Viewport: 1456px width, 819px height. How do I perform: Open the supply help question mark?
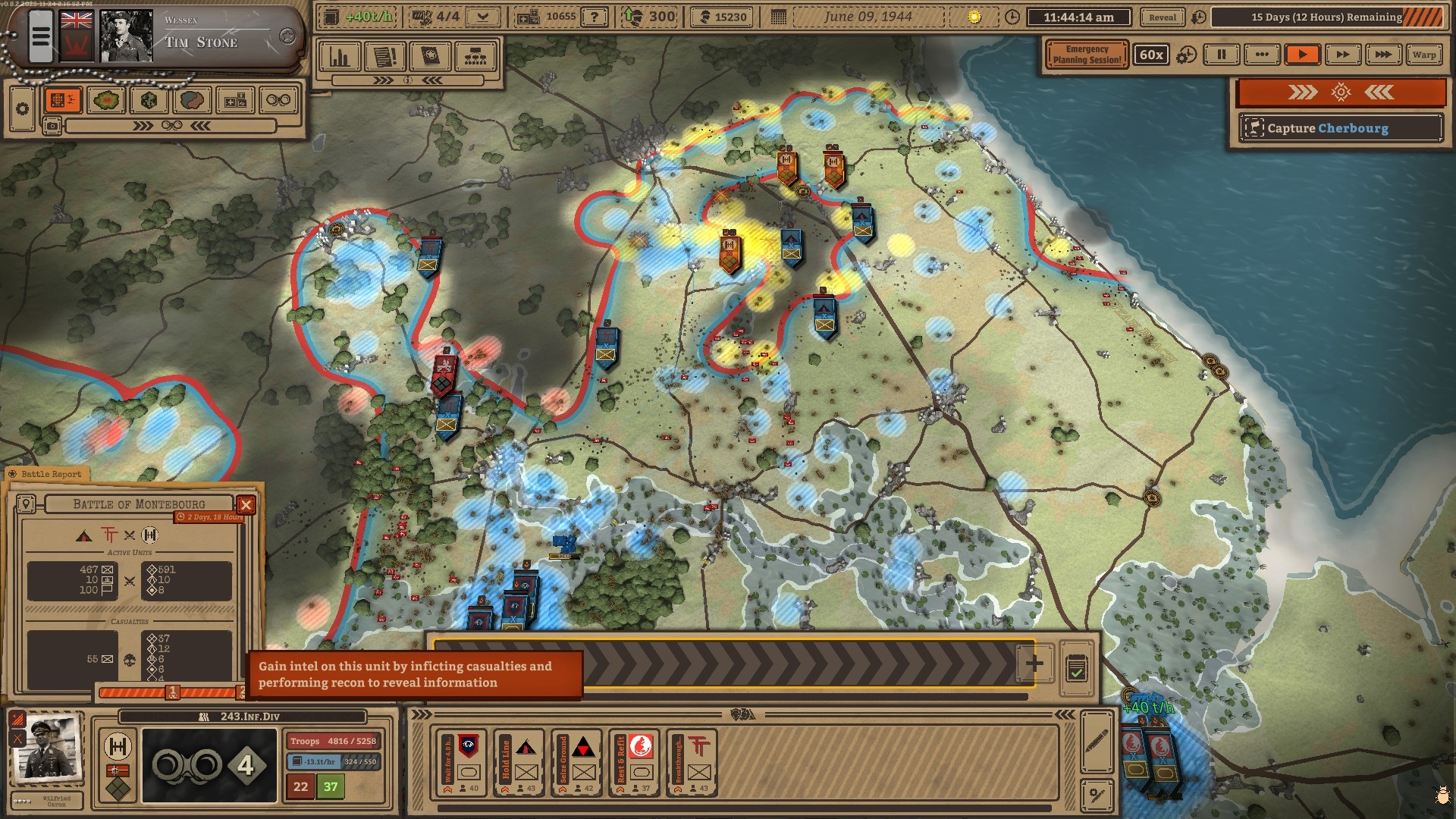tap(595, 17)
